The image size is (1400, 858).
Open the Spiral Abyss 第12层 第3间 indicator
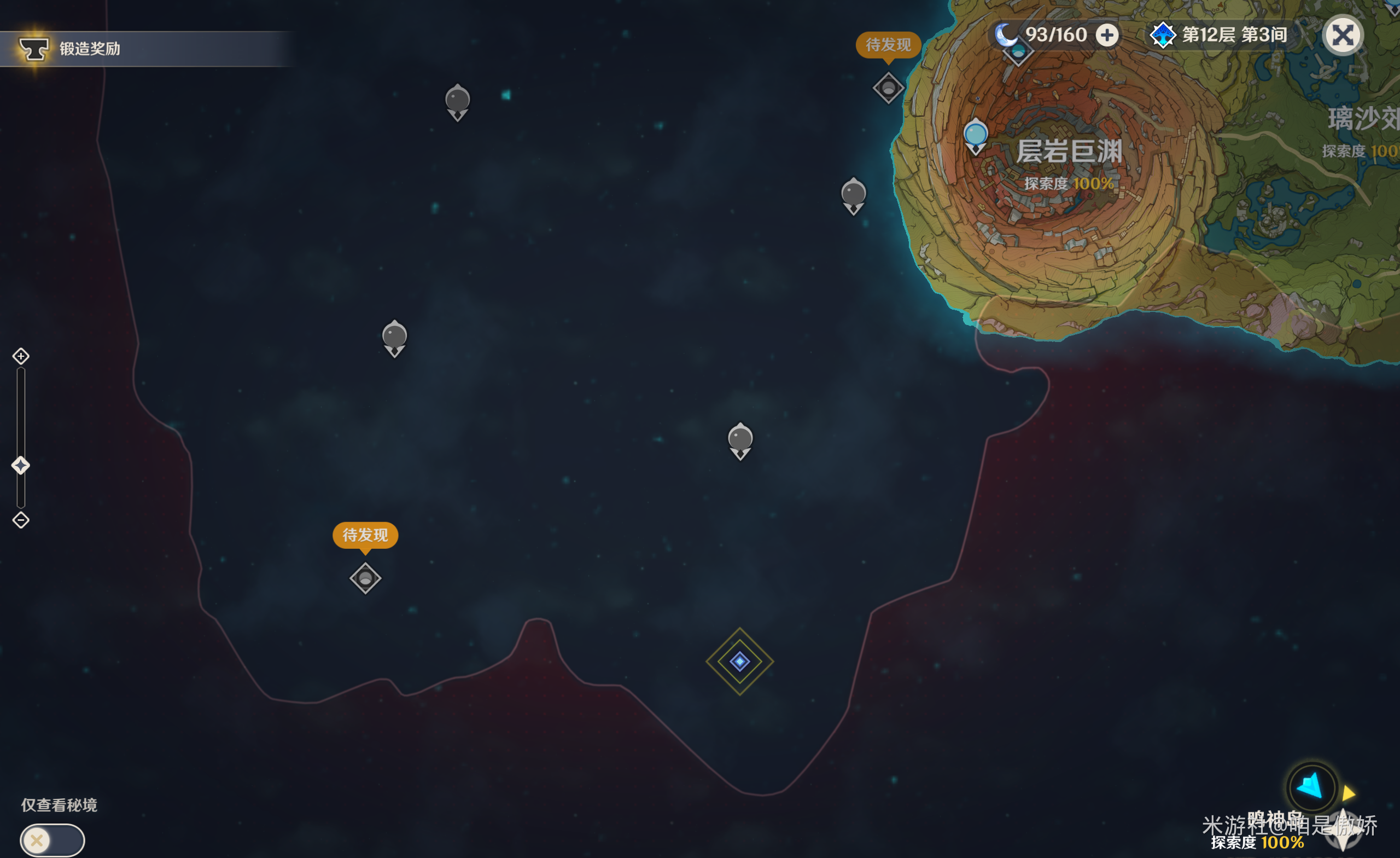1219,35
